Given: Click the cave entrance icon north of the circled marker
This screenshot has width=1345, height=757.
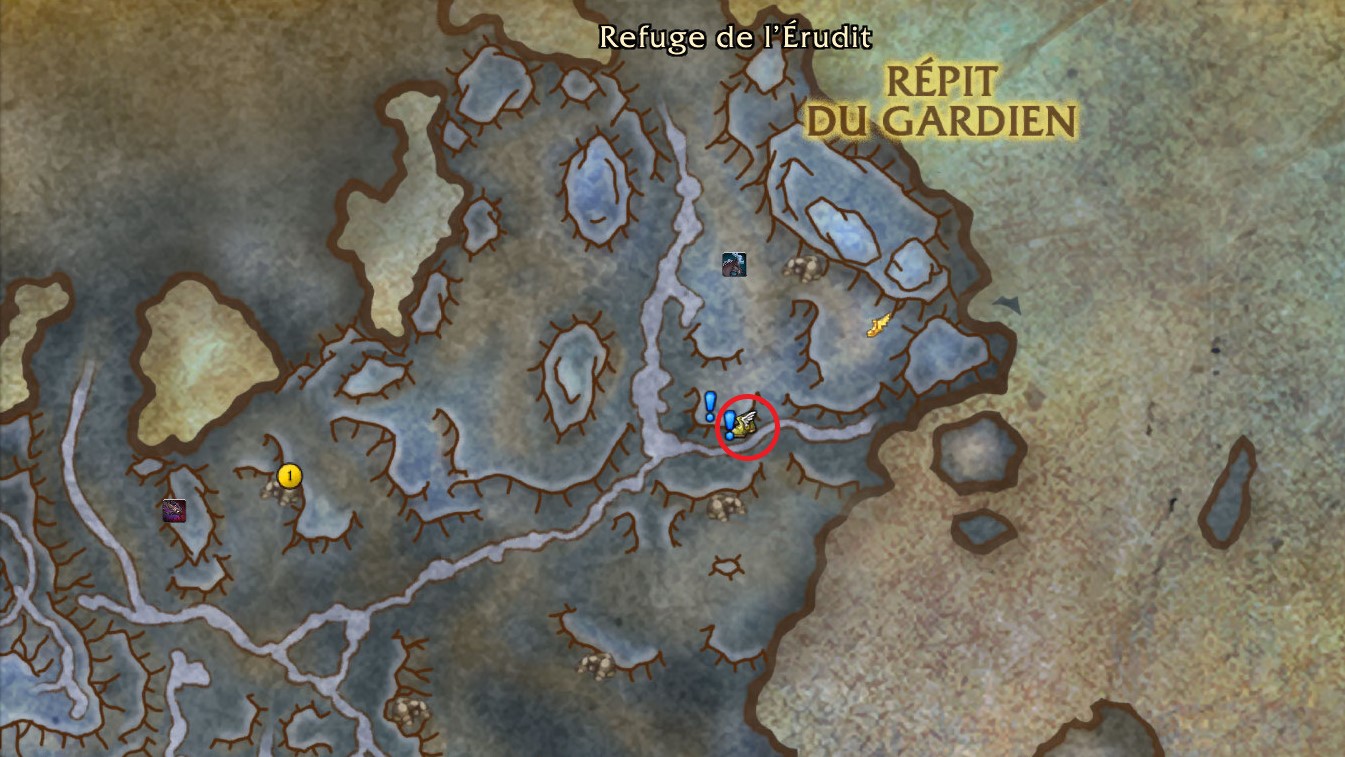Looking at the screenshot, I should pos(806,267).
